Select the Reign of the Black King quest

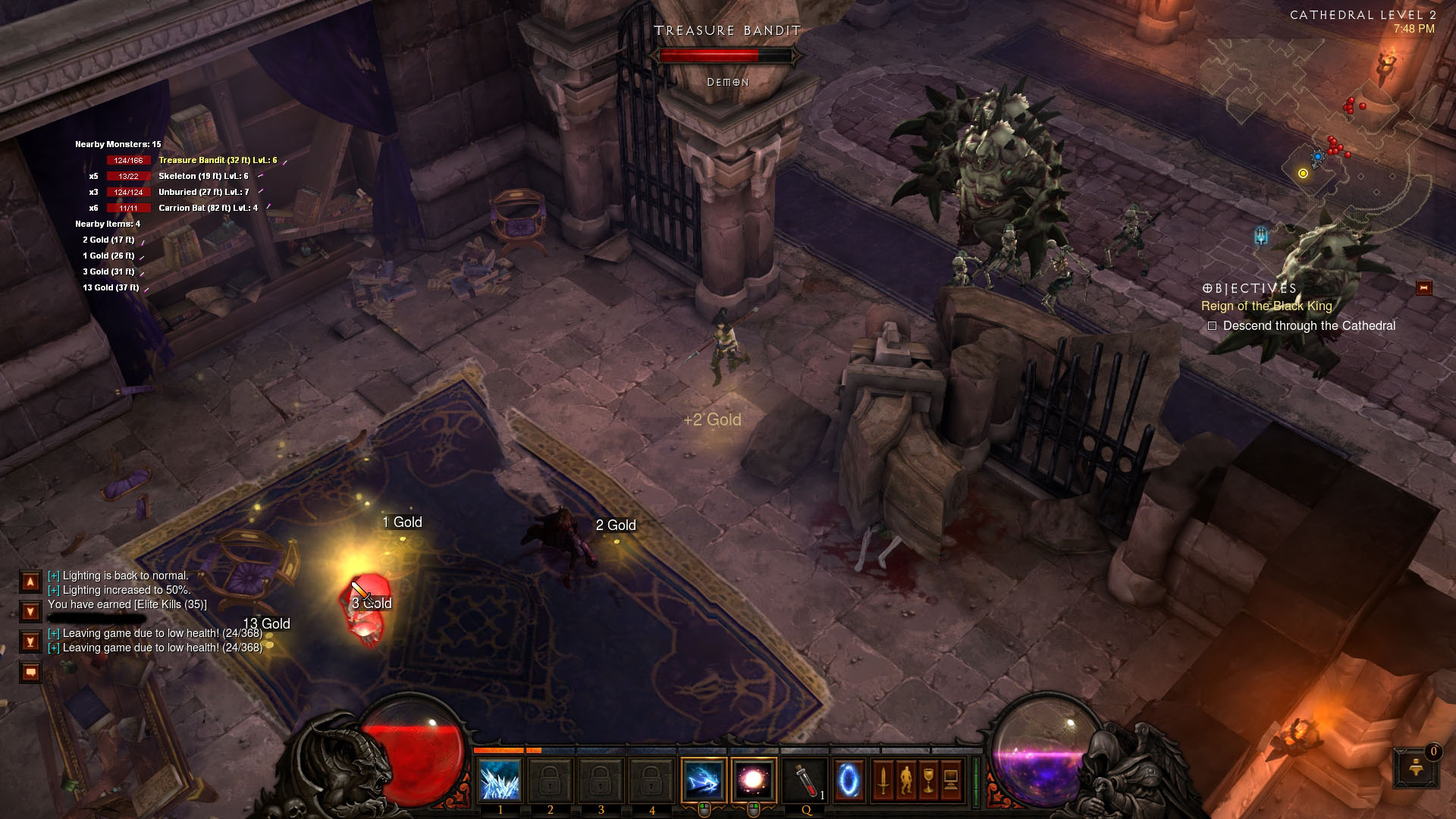pyautogui.click(x=1266, y=306)
